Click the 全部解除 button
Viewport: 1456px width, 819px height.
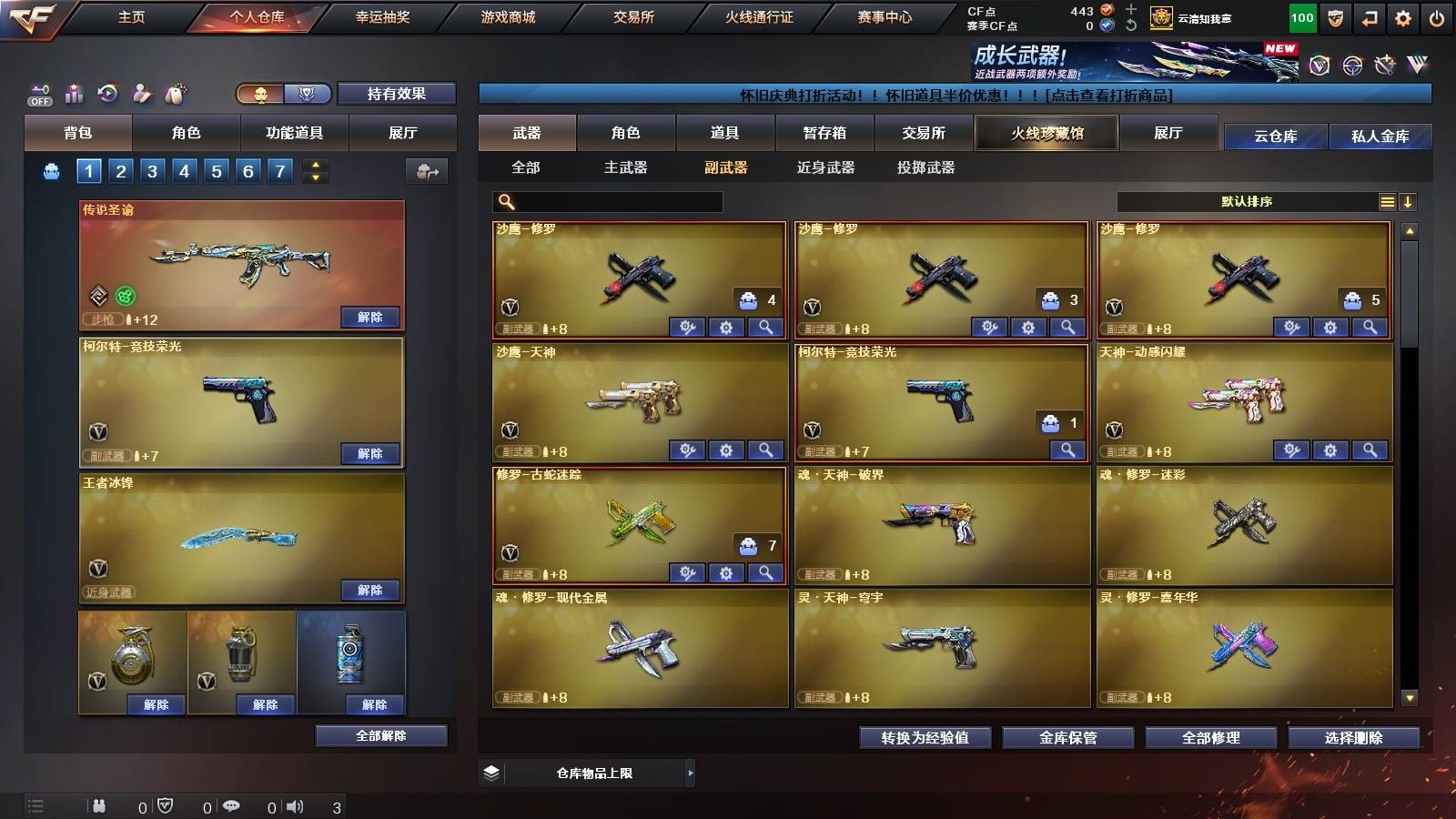(379, 735)
